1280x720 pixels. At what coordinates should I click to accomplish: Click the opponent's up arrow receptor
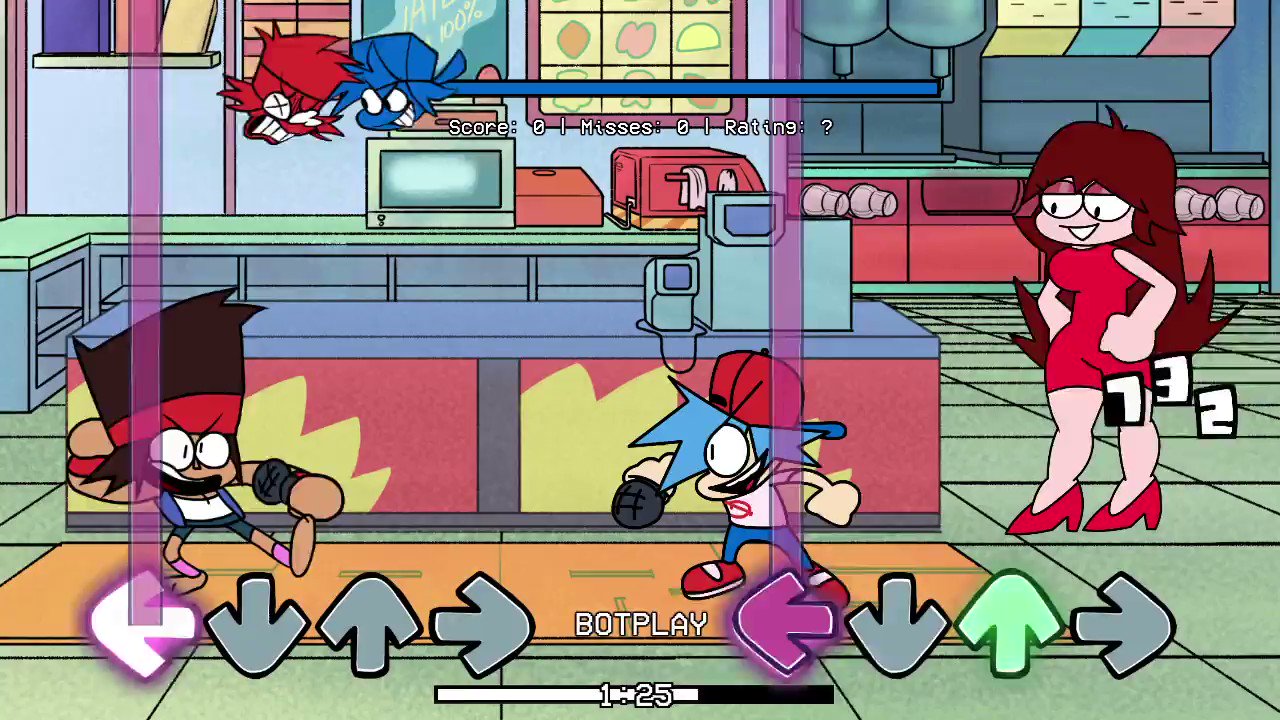tap(368, 624)
